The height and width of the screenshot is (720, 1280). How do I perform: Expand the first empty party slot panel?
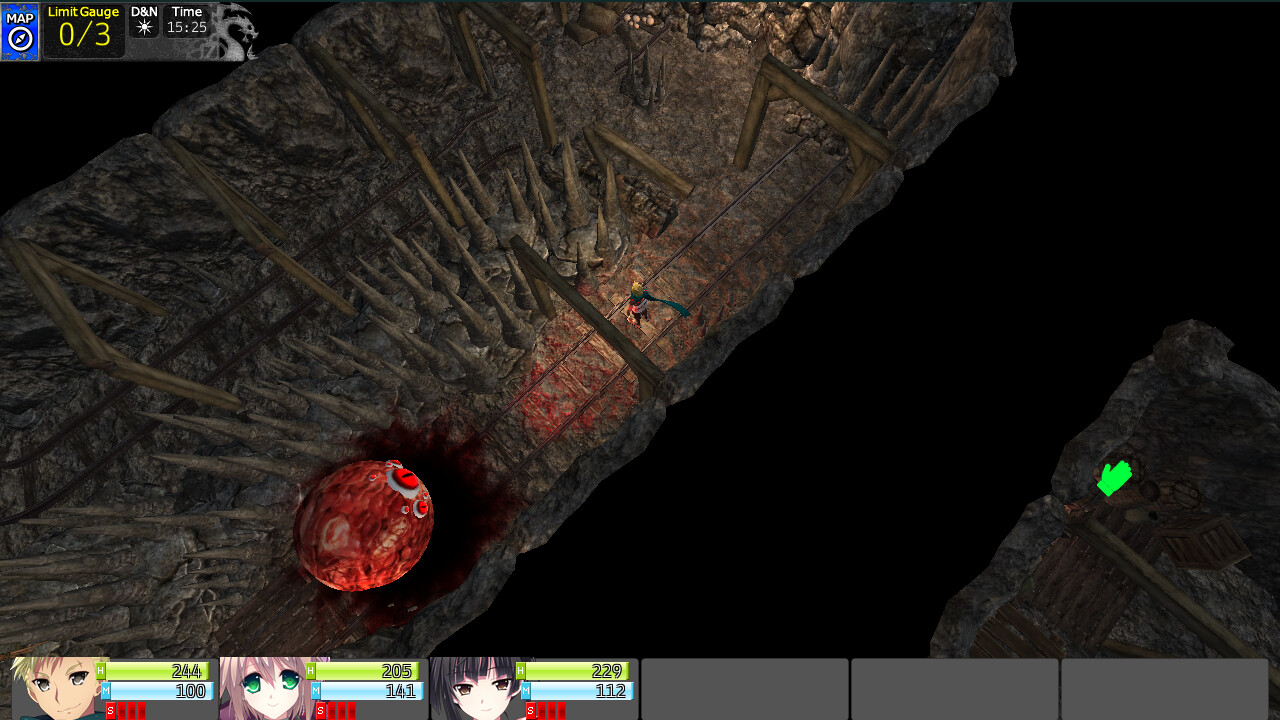click(744, 689)
